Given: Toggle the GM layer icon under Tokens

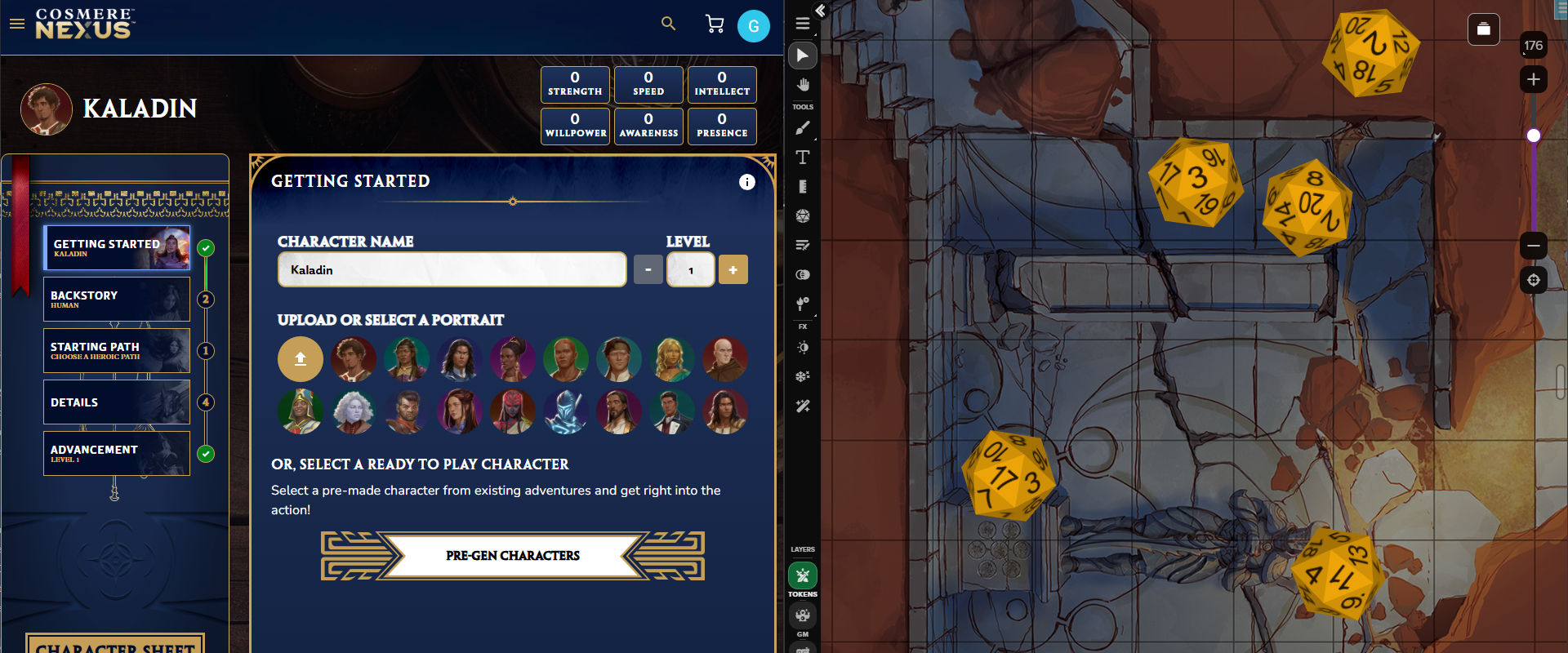Looking at the screenshot, I should pos(803,616).
